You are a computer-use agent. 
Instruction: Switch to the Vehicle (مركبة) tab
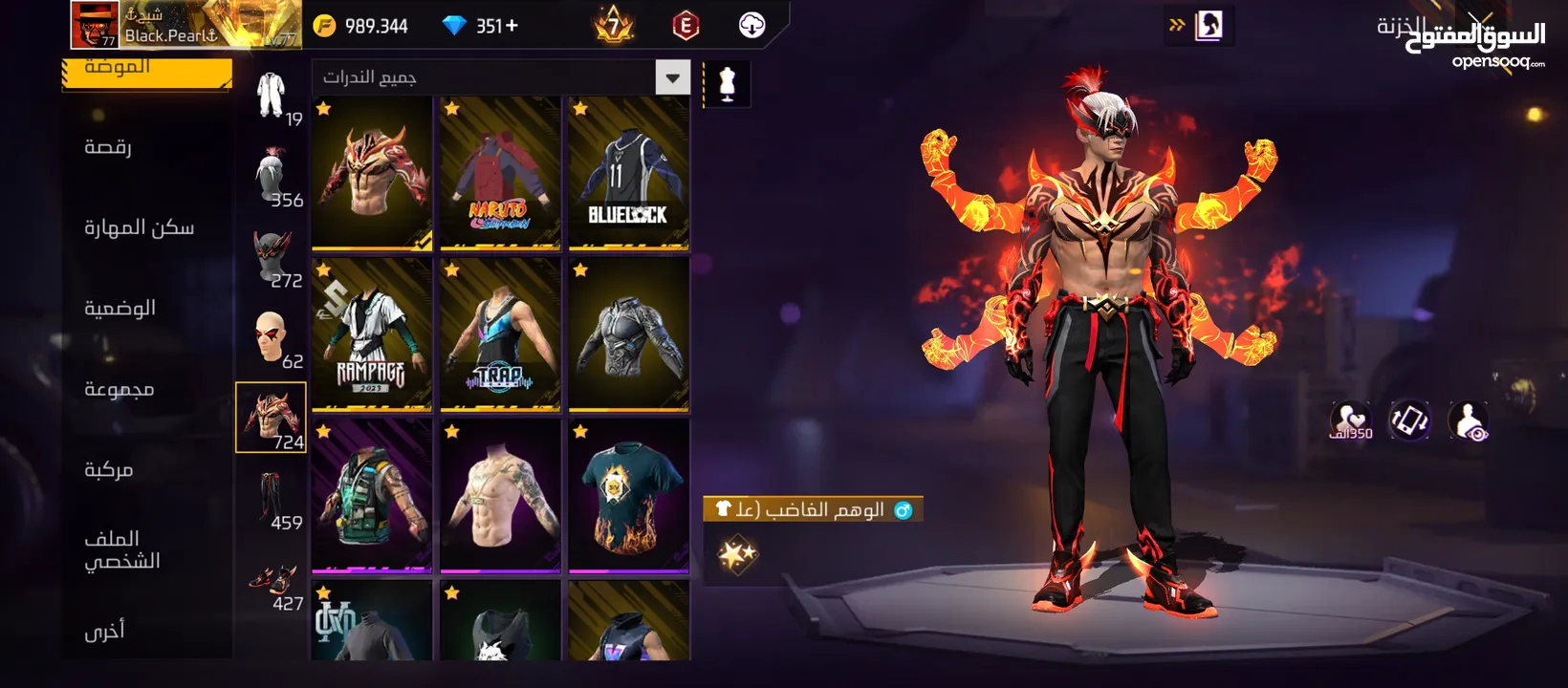(x=108, y=469)
